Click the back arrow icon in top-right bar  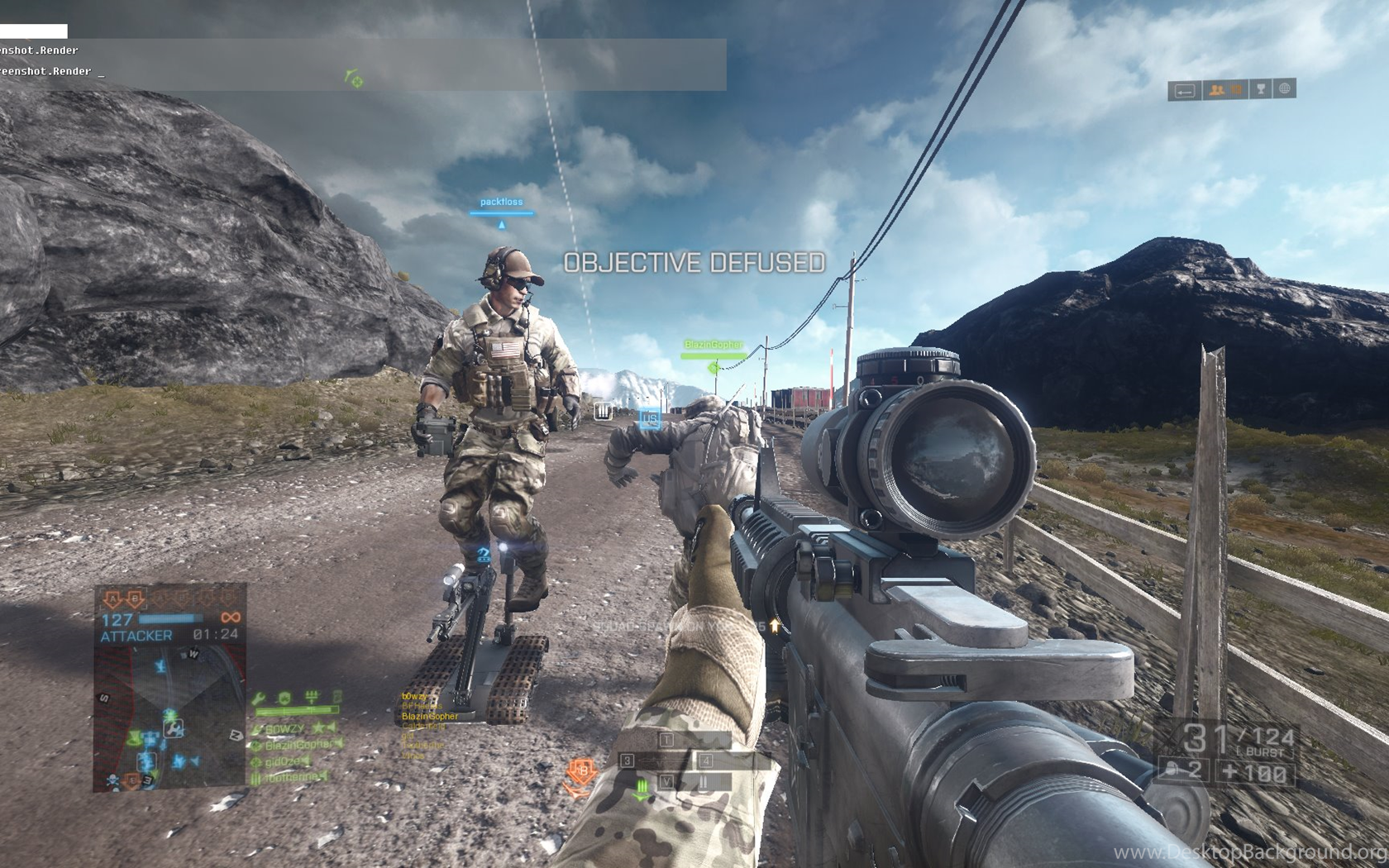pos(1185,91)
